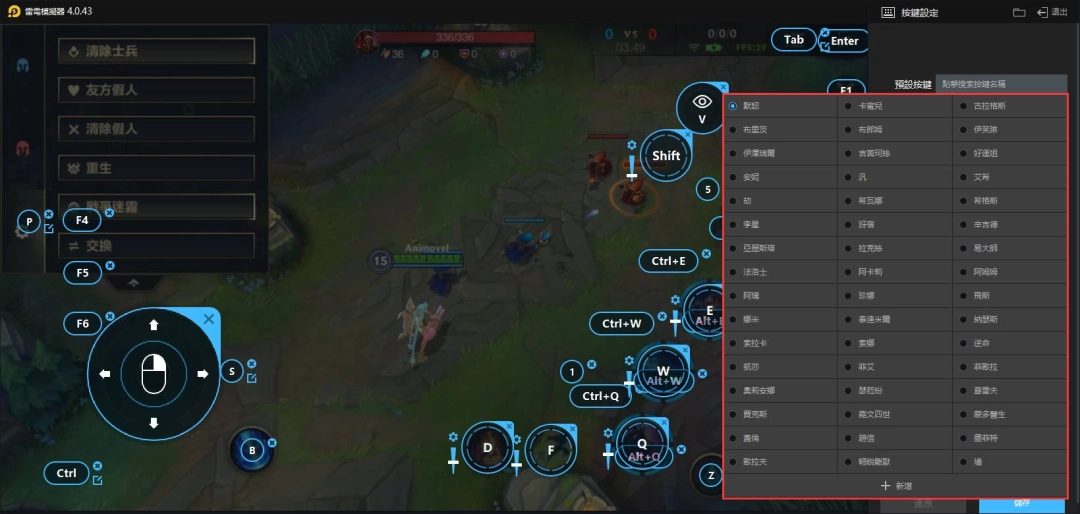Select the red helmet team icon
Screen dimensions: 1080x514
pos(22,148)
